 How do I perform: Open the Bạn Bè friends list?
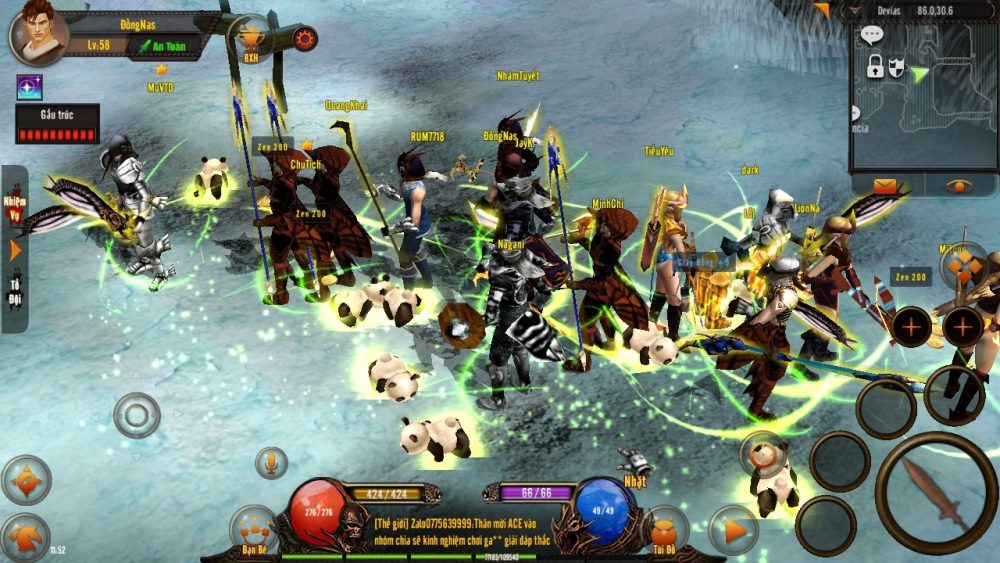pyautogui.click(x=252, y=529)
